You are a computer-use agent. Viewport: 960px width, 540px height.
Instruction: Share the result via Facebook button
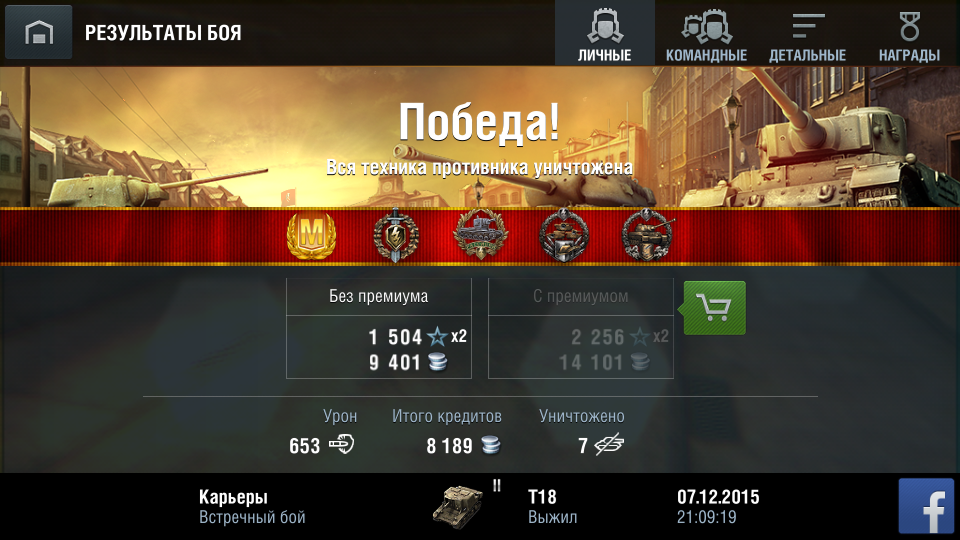(x=926, y=506)
